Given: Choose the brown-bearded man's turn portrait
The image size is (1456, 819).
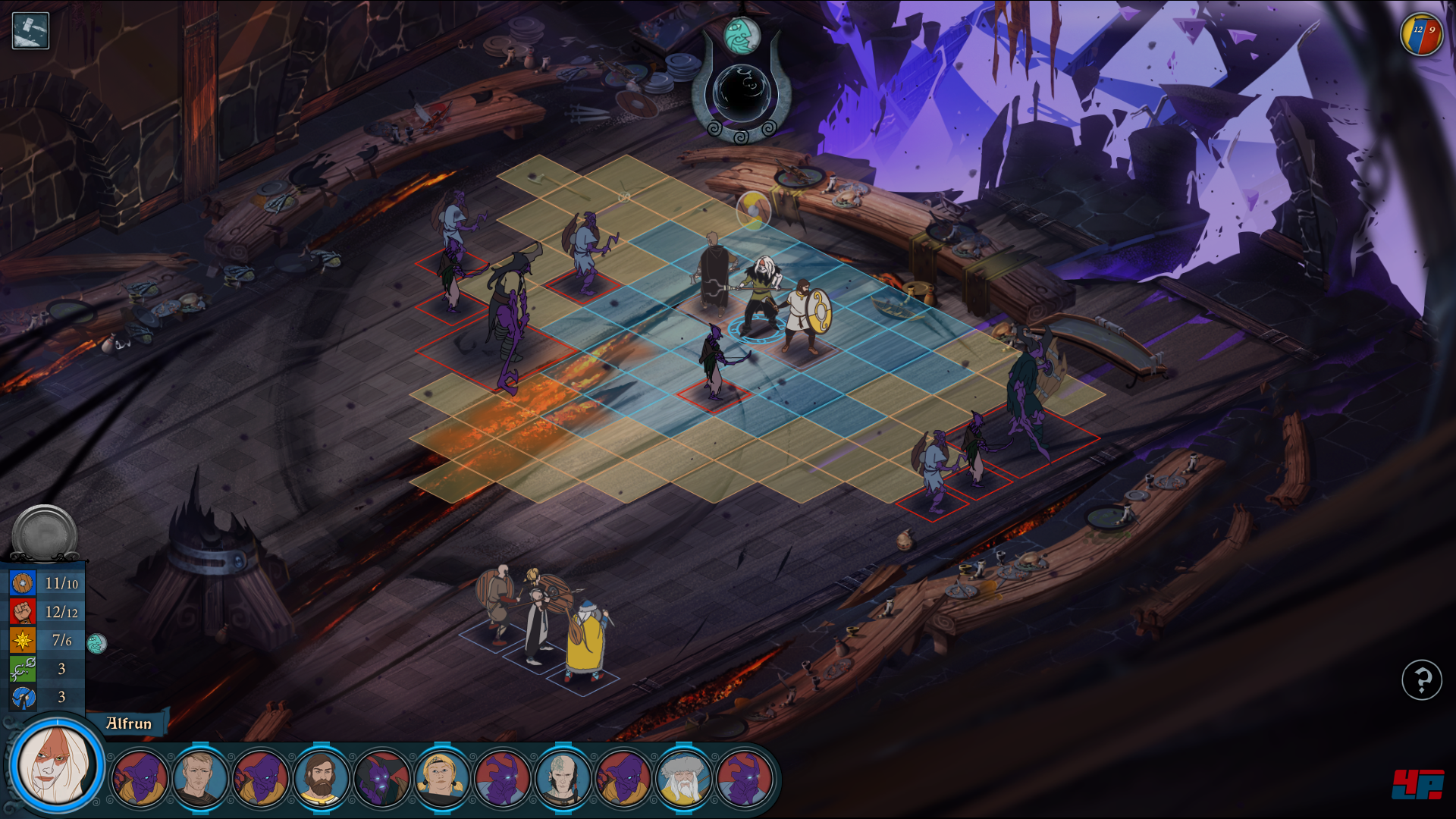Looking at the screenshot, I should point(321,778).
